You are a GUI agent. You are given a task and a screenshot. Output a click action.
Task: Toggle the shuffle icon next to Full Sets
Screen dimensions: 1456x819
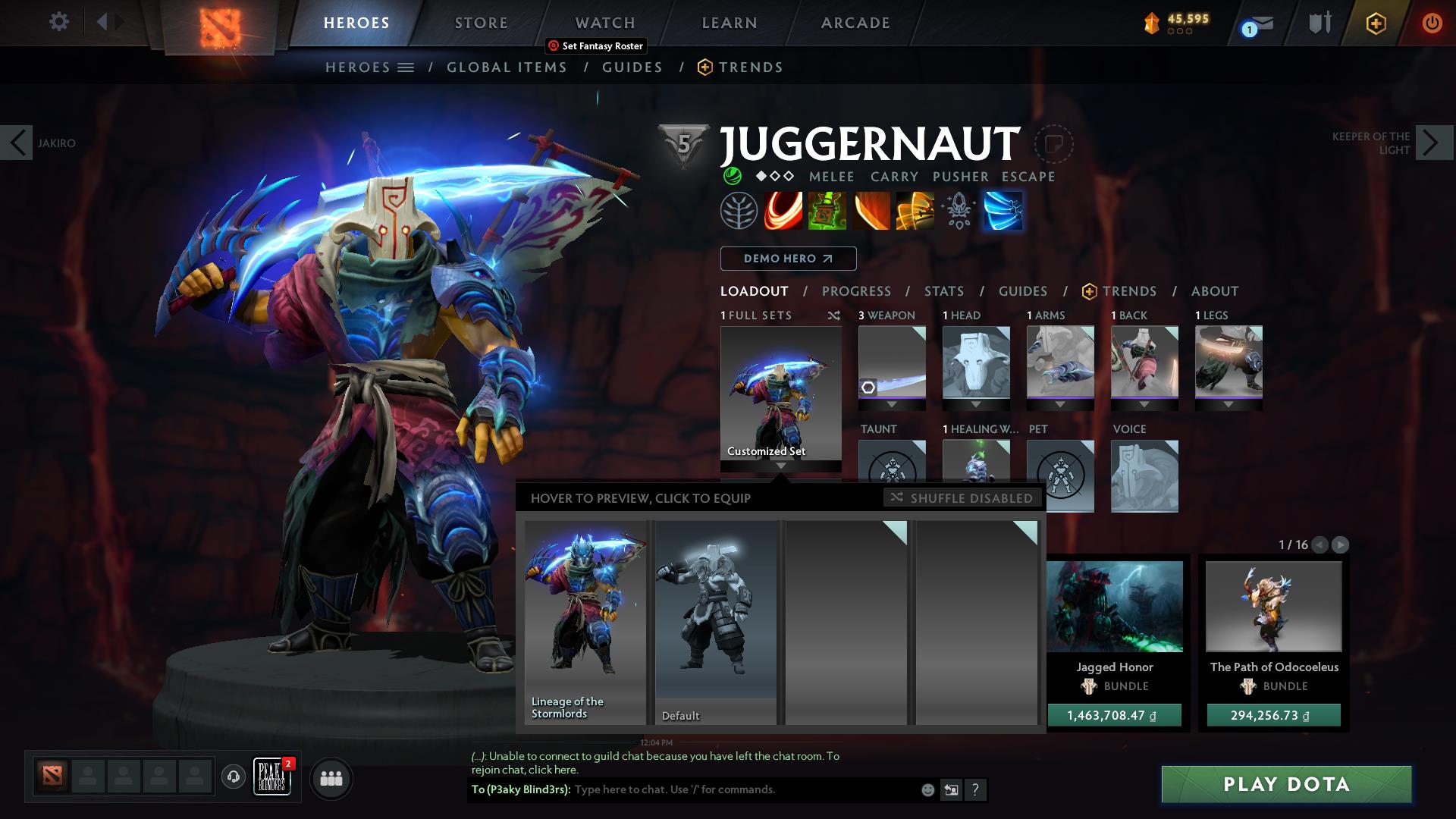click(x=834, y=315)
